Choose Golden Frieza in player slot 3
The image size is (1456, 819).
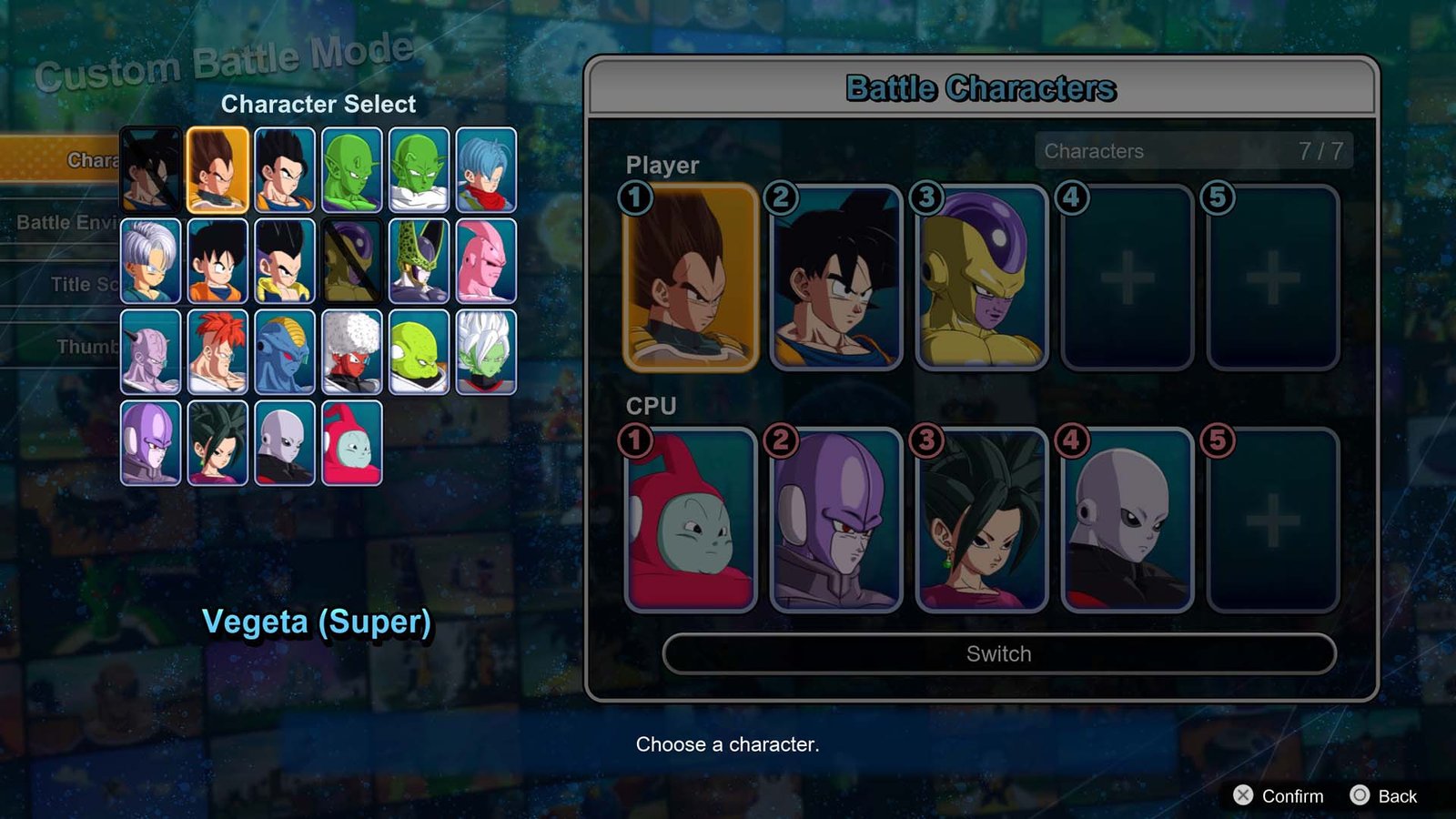coord(981,278)
